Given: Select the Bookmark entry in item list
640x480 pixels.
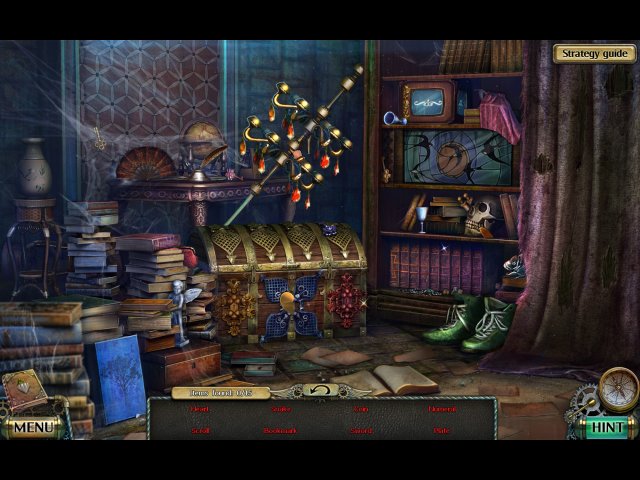Looking at the screenshot, I should coord(280,431).
